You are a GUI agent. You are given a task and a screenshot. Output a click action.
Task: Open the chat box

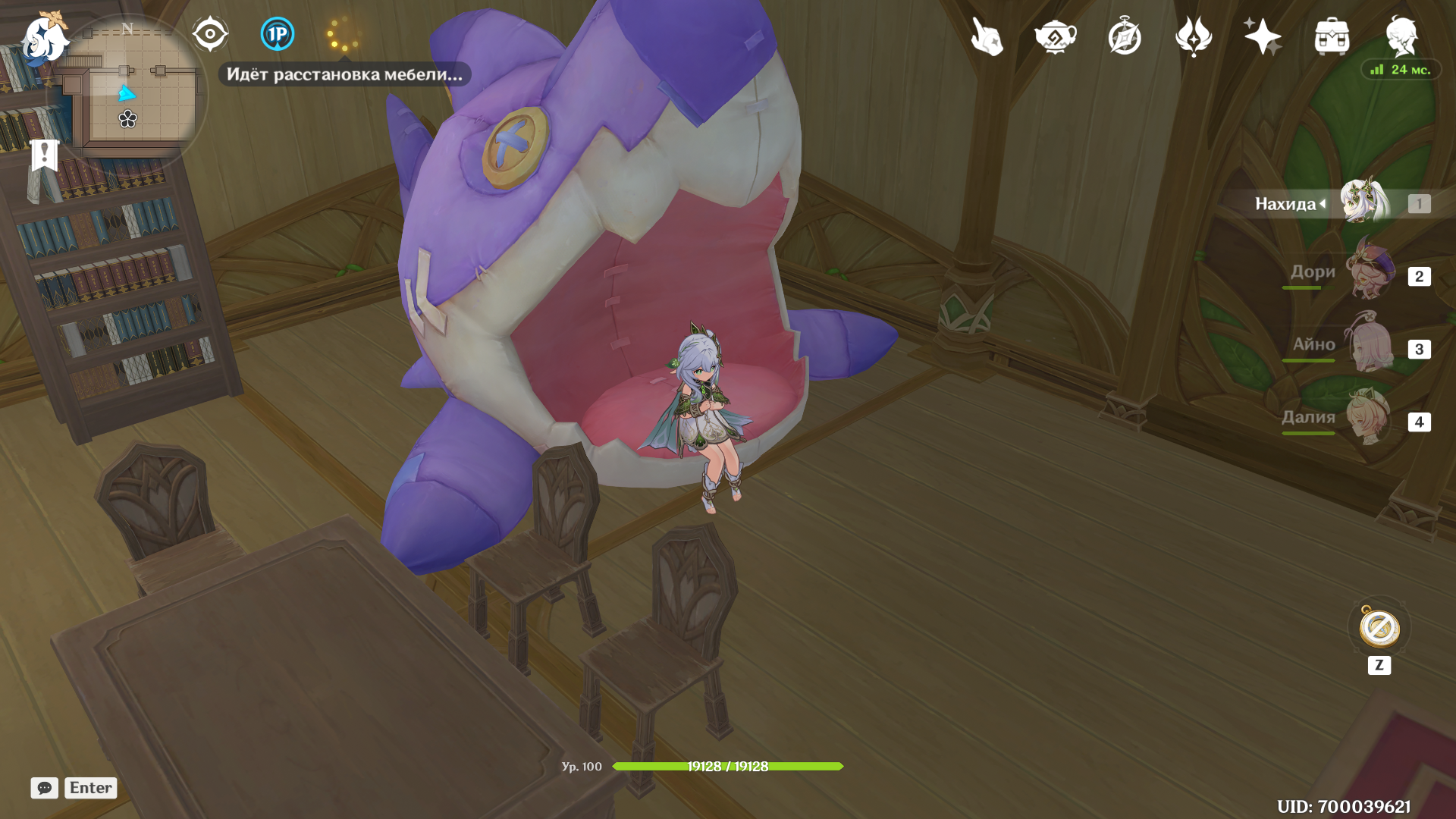45,788
